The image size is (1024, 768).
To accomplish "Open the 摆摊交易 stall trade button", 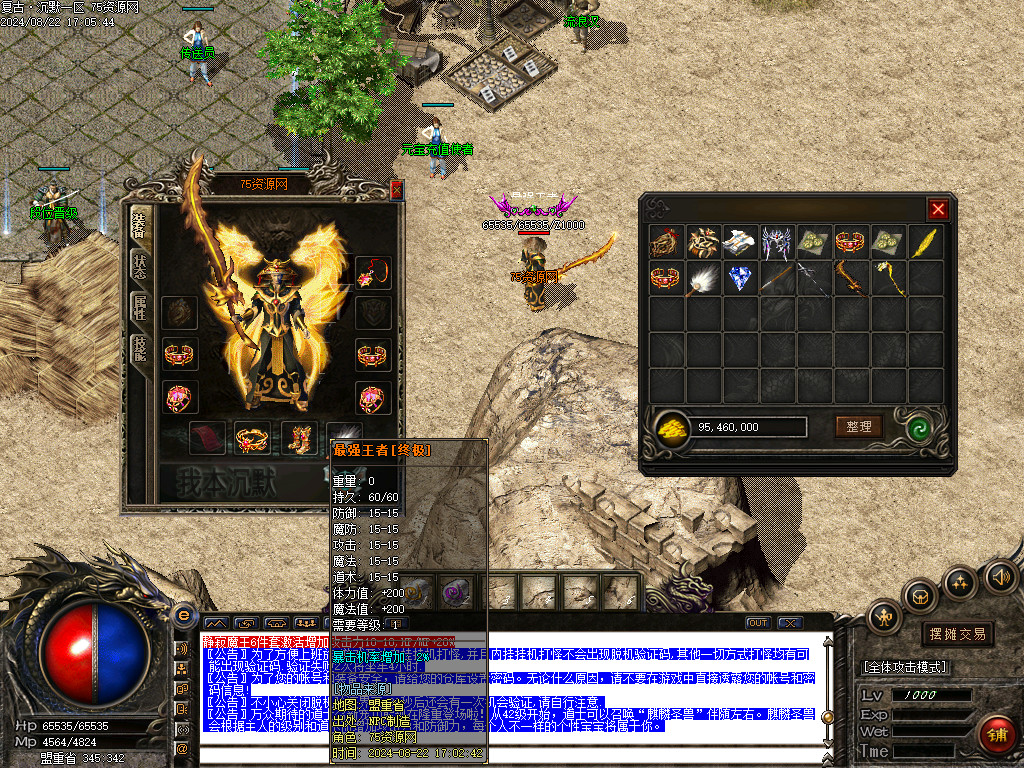I will click(x=957, y=633).
